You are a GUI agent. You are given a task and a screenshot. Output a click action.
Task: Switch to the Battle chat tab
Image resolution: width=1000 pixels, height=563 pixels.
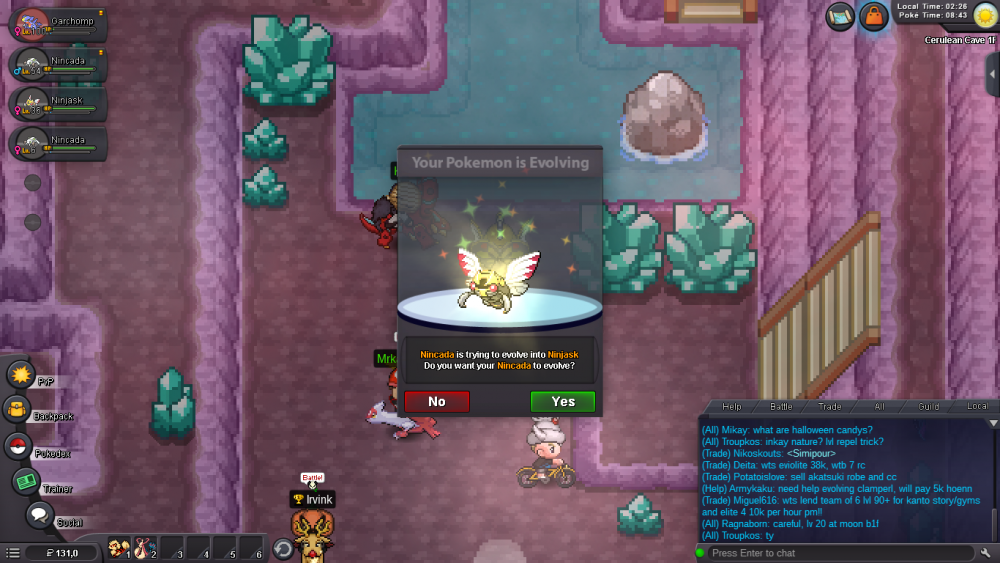[781, 407]
